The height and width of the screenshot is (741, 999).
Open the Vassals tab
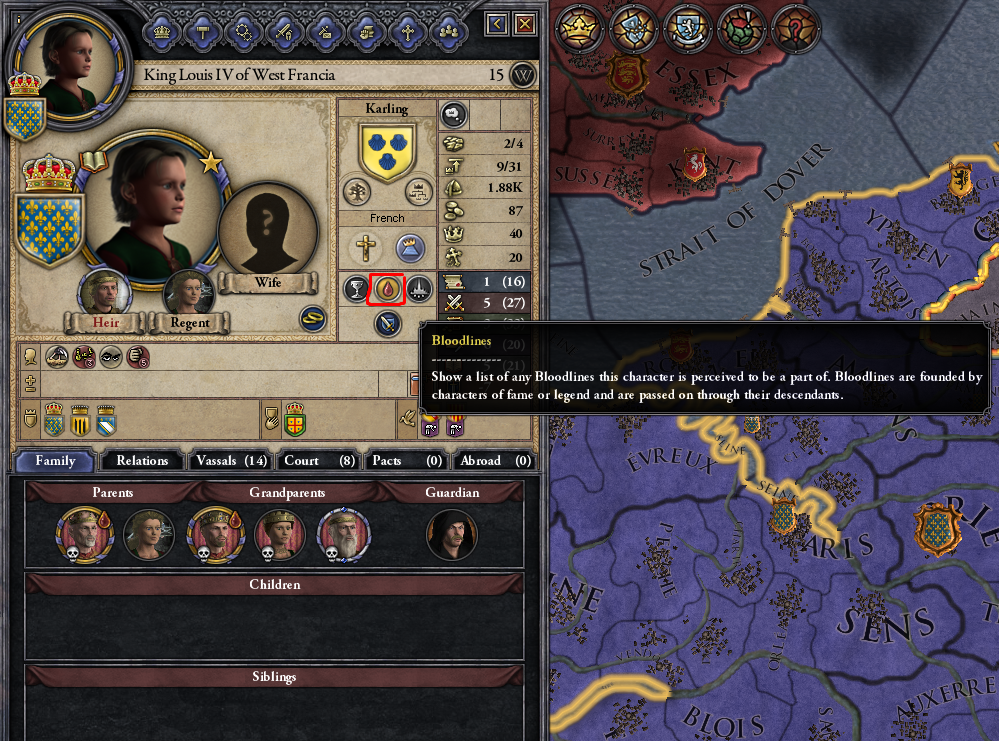pos(230,461)
